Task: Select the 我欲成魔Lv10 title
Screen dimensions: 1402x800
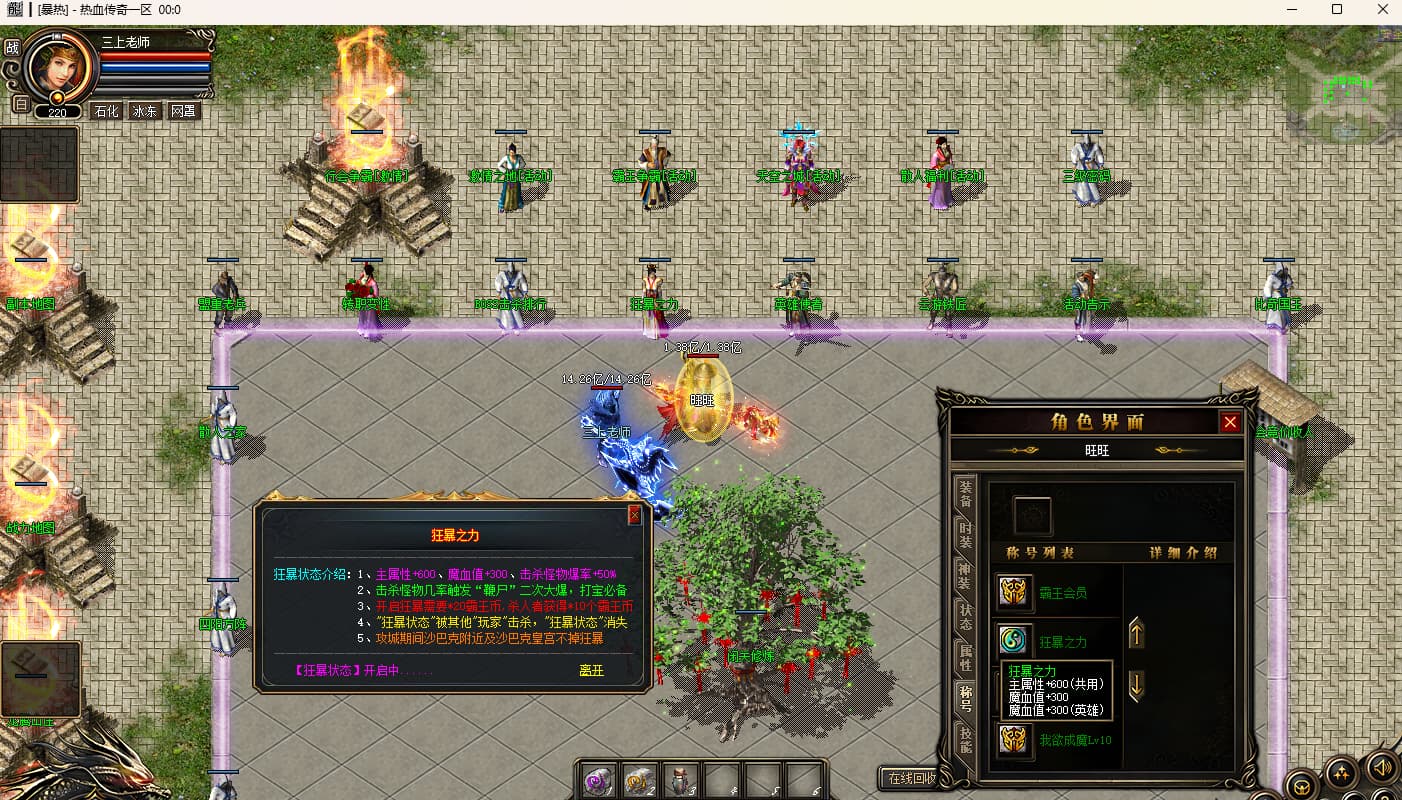Action: [x=1016, y=740]
